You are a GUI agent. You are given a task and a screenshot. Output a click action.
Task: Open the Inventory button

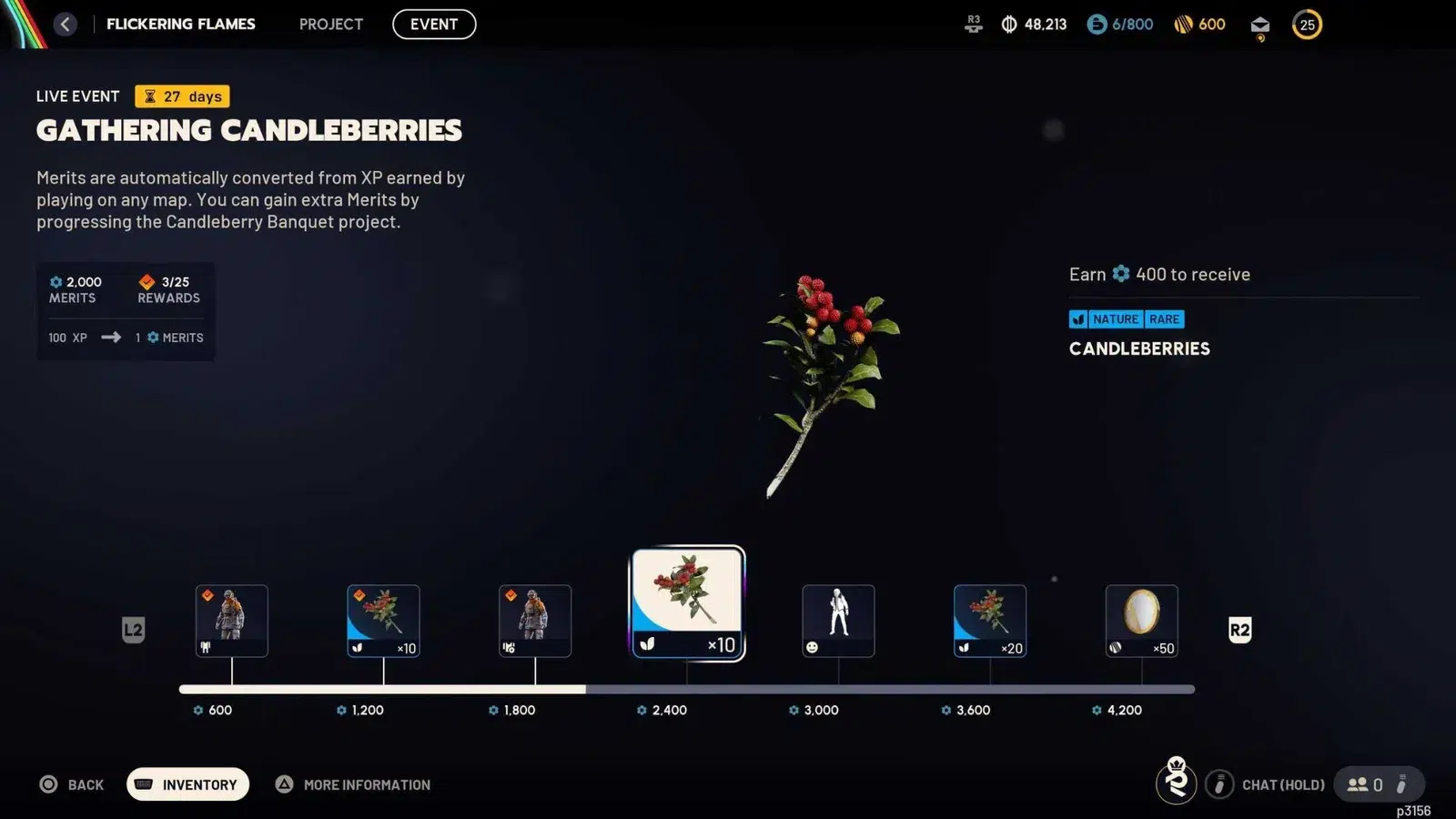coord(187,784)
